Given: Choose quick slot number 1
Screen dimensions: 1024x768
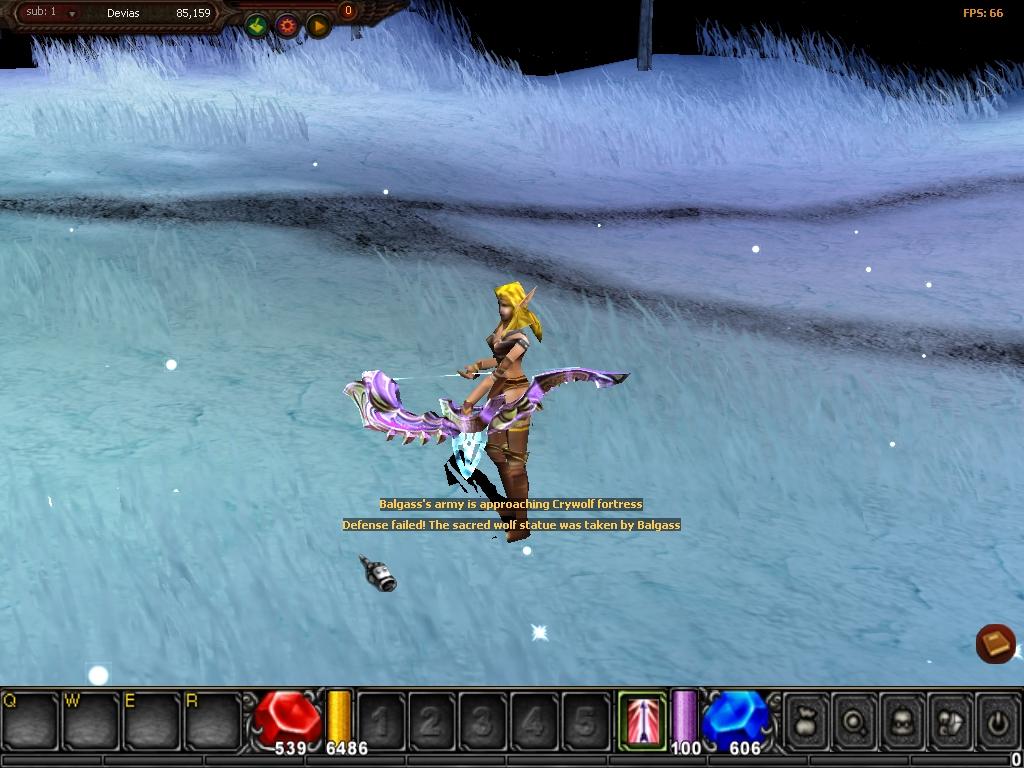Looking at the screenshot, I should (x=381, y=718).
